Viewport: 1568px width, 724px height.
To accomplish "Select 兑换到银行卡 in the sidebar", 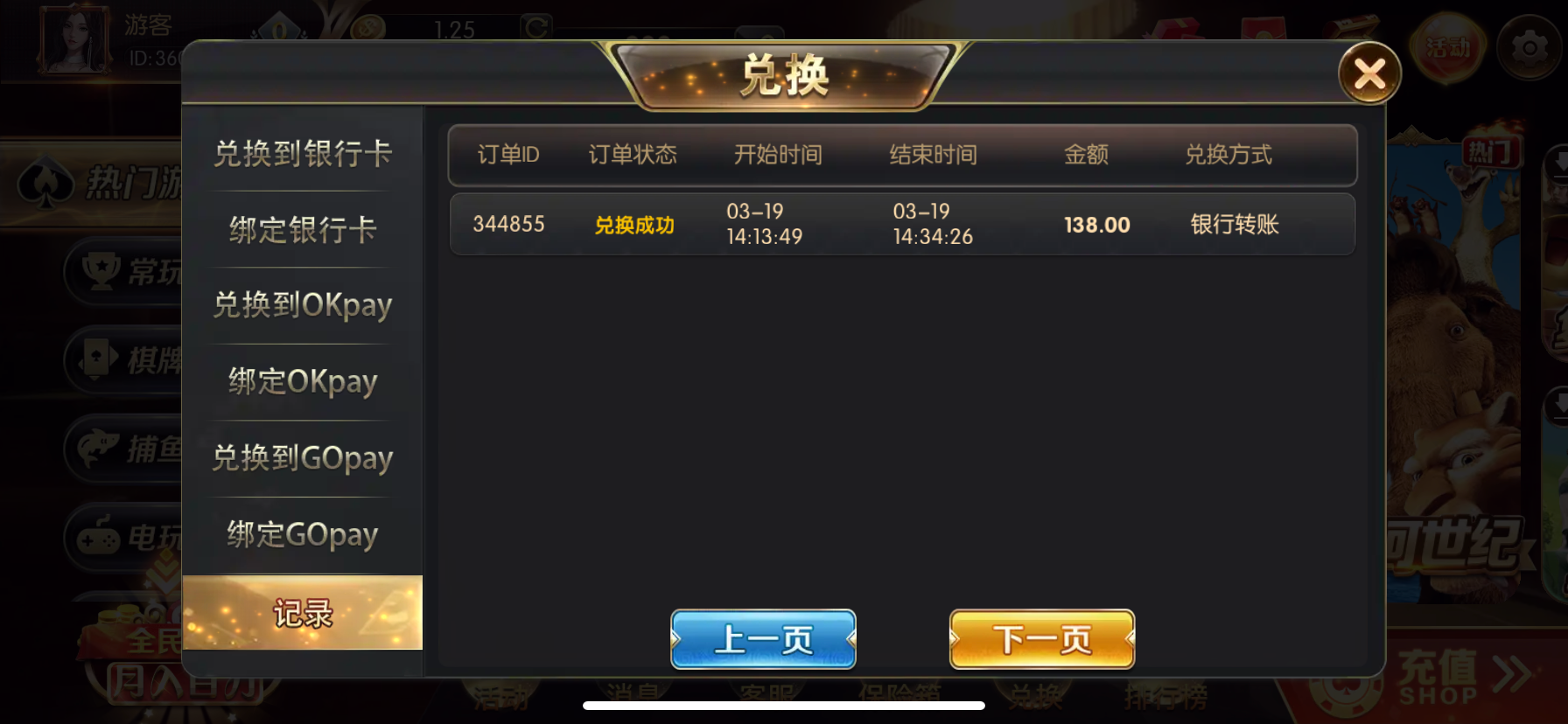I will (302, 154).
